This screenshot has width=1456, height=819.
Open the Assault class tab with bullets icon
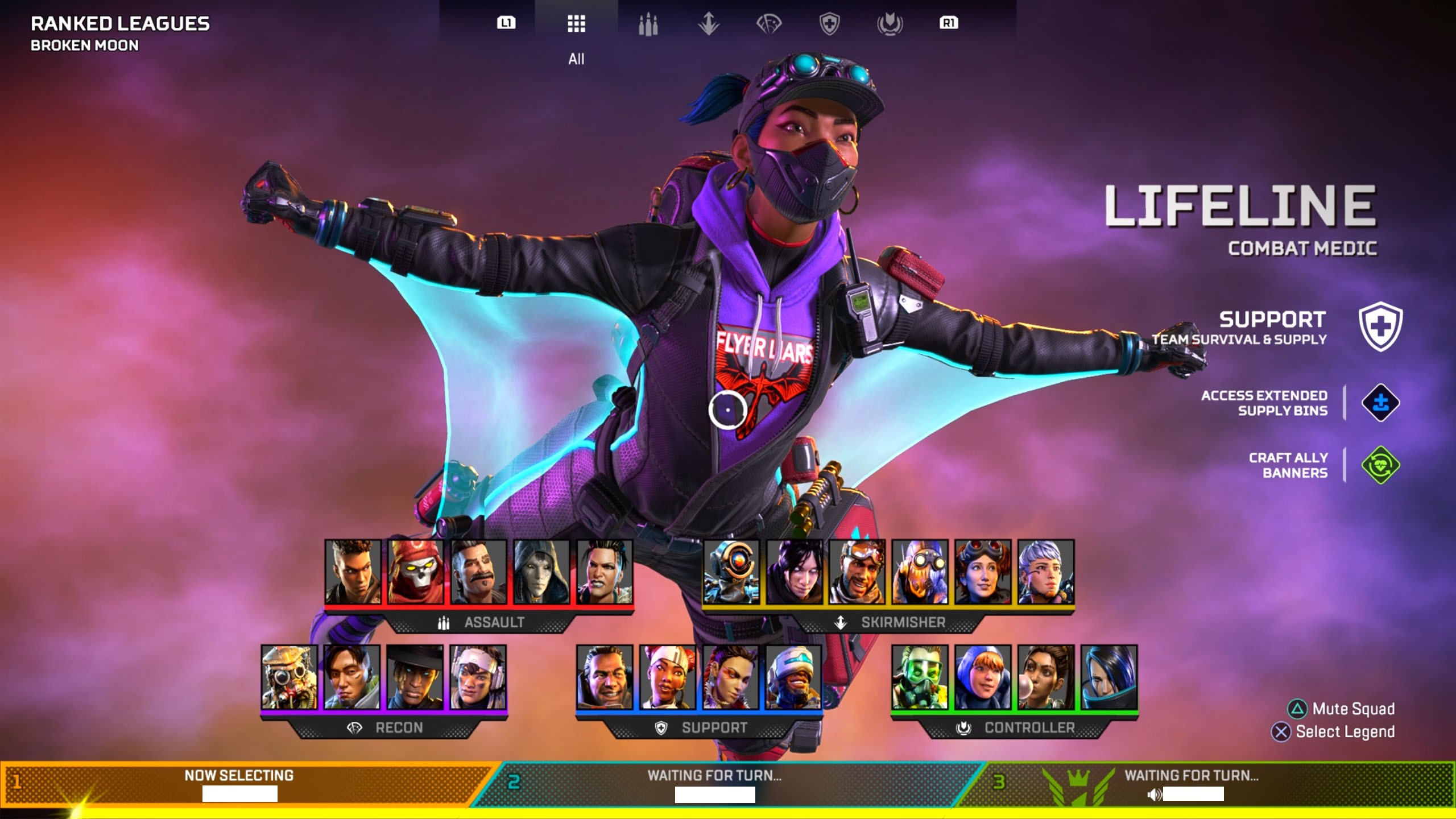tap(648, 24)
